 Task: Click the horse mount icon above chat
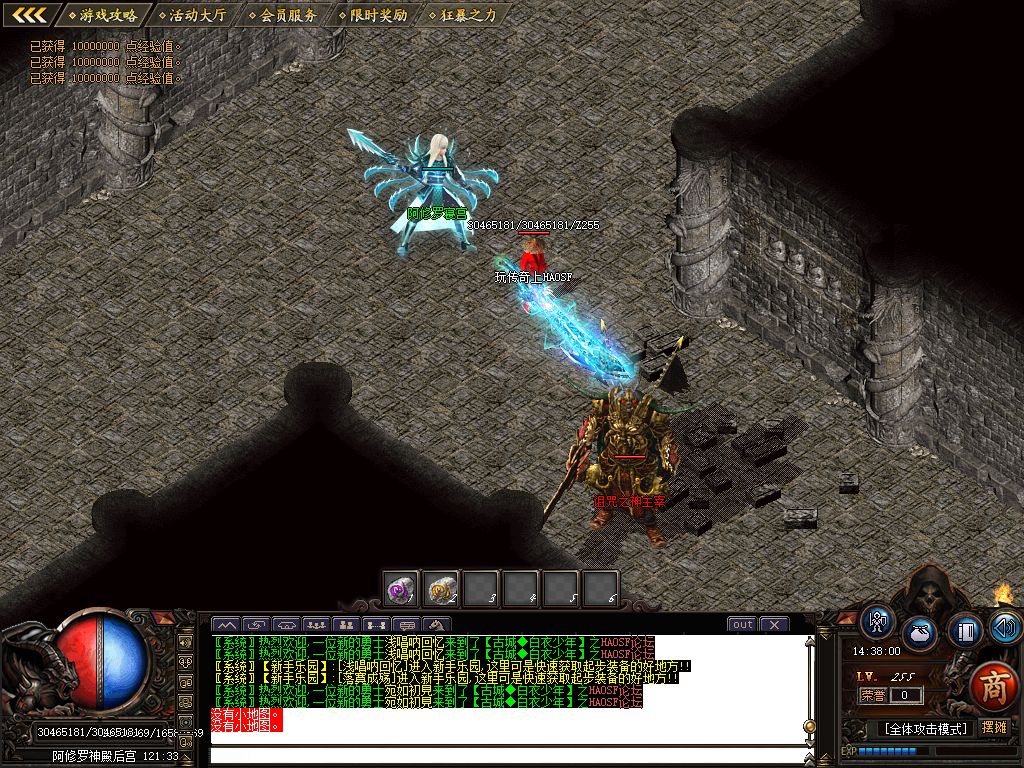point(434,625)
